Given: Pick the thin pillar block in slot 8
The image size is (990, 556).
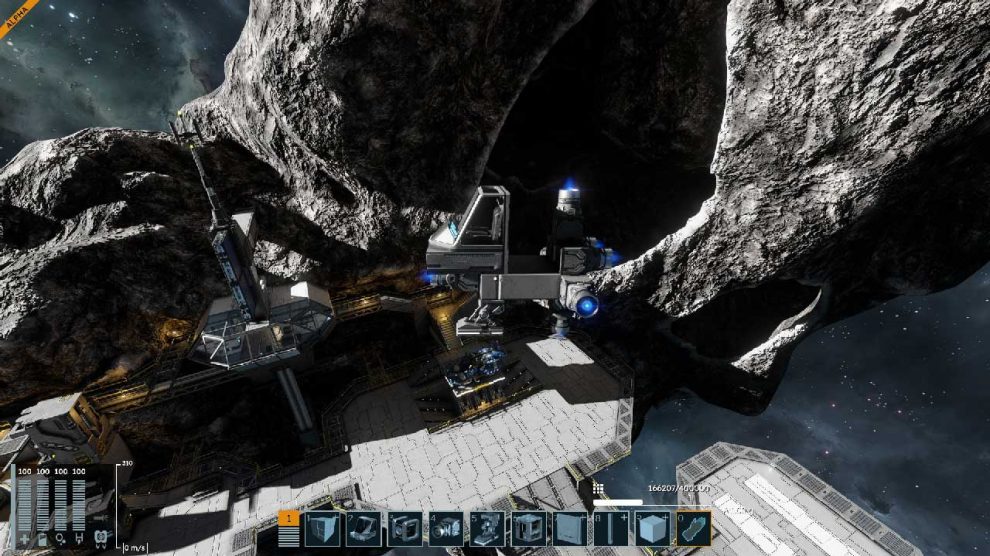Looking at the screenshot, I should point(611,528).
